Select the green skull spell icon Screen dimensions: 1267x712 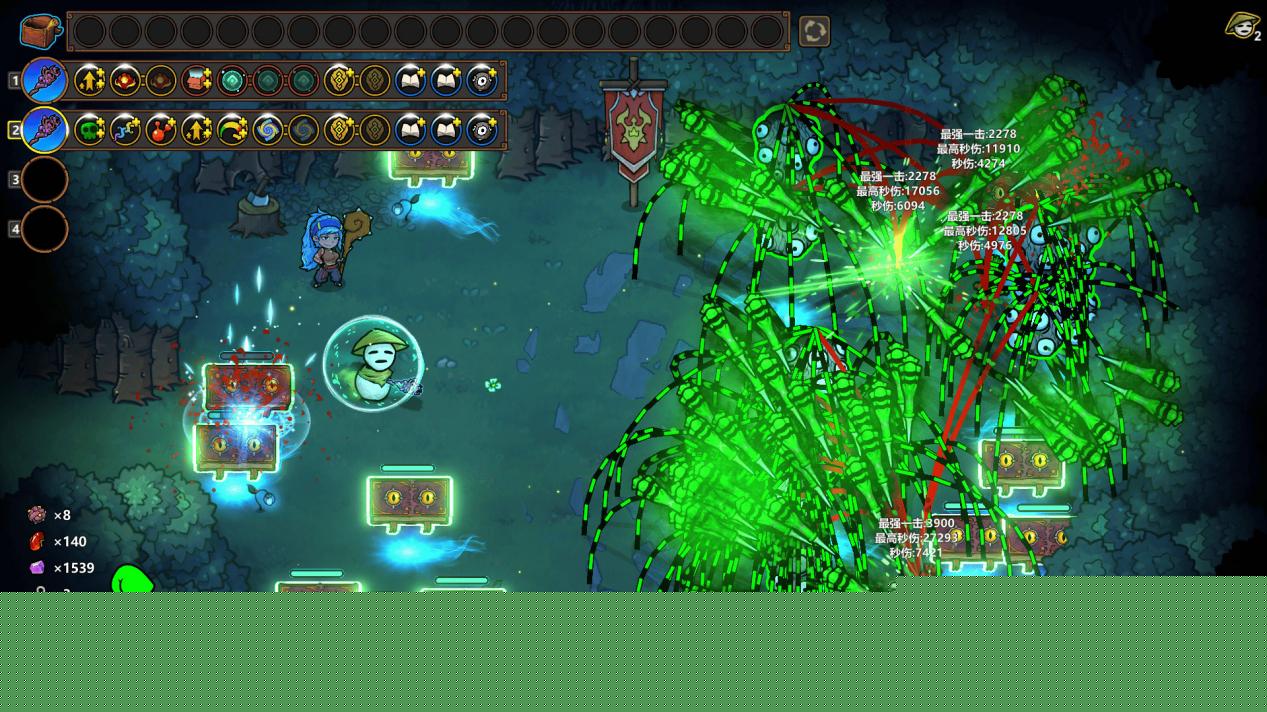[90, 130]
